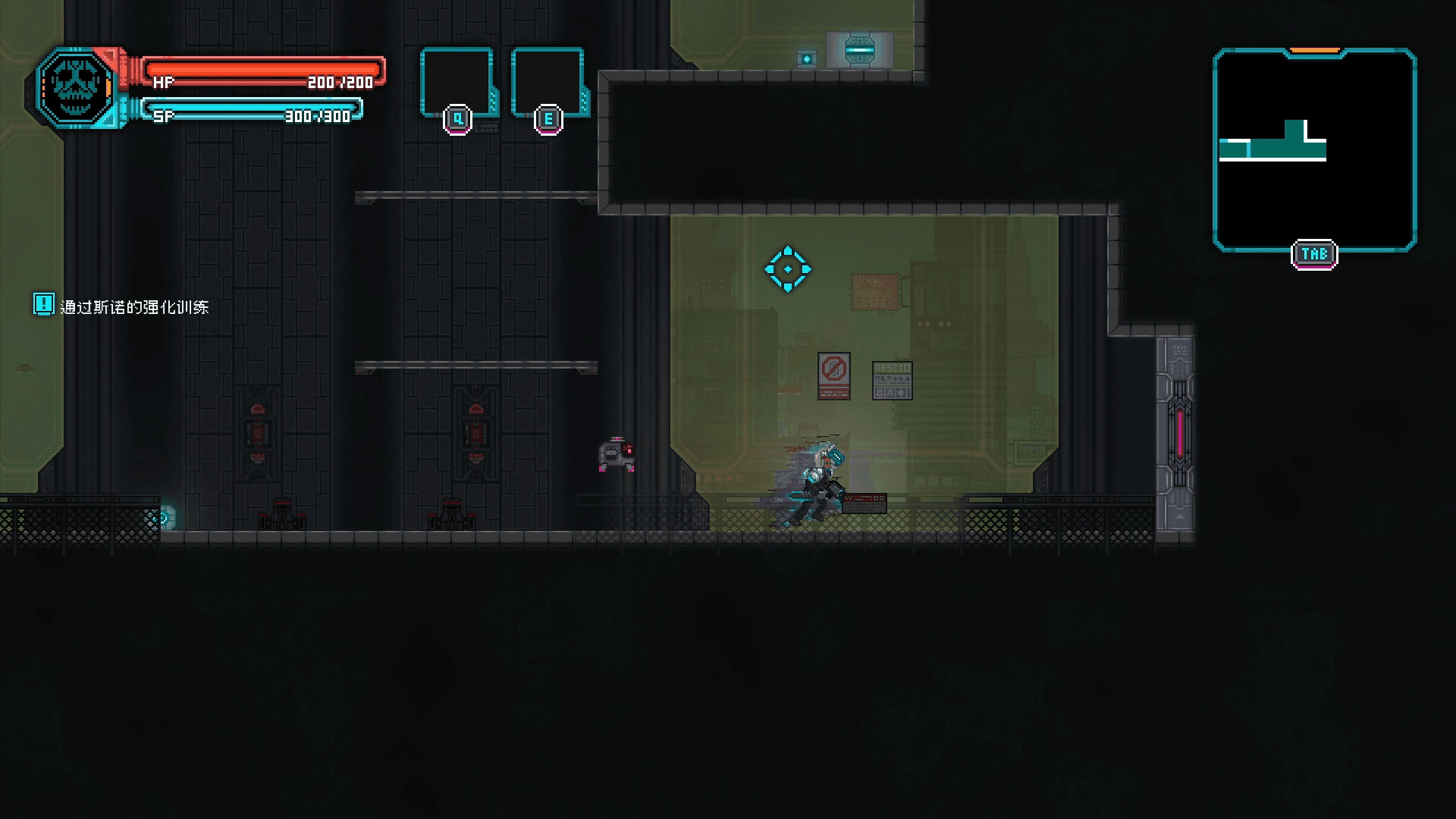This screenshot has width=1456, height=819.
Task: Click the skull character portrait
Action: point(75,88)
